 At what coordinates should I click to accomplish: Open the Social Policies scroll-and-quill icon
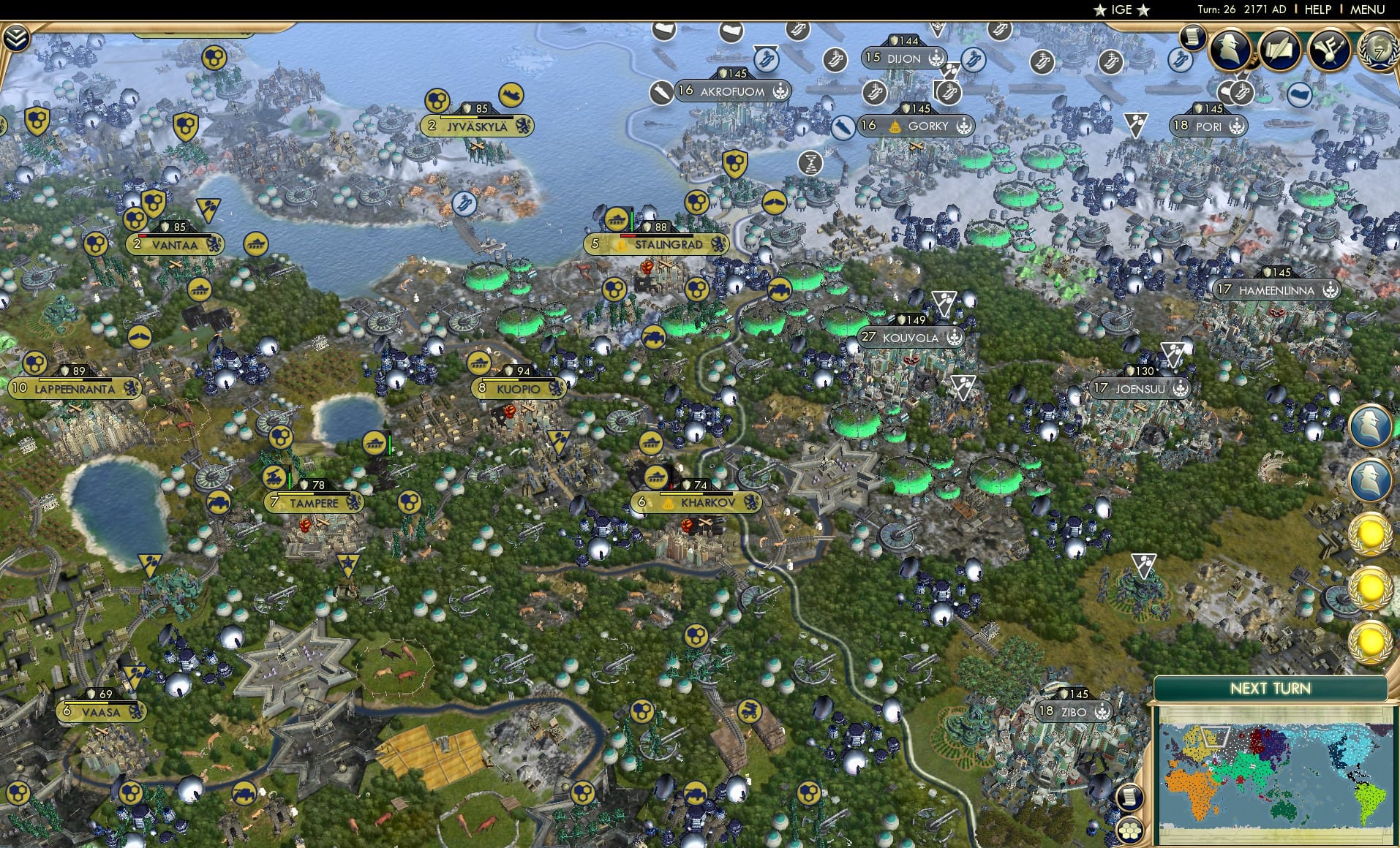(1281, 51)
